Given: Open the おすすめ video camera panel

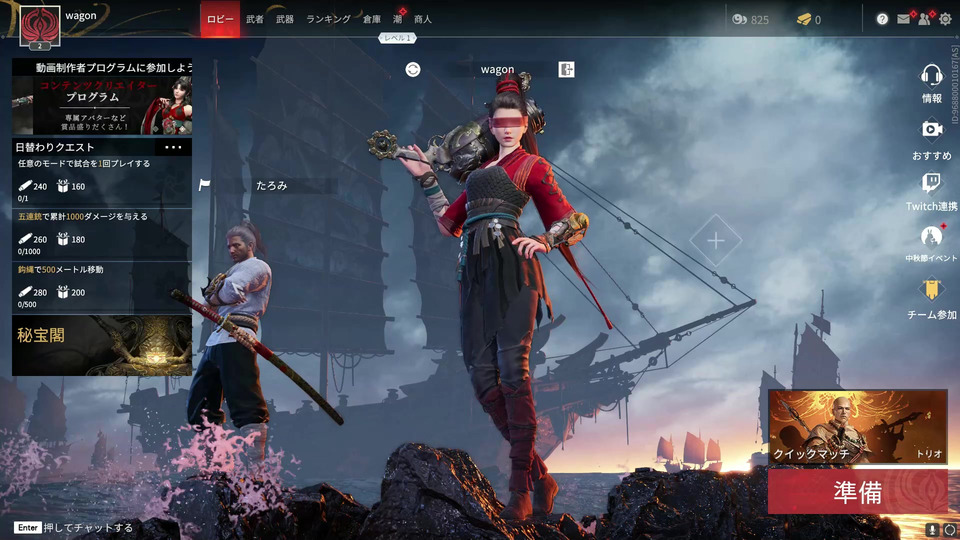Looking at the screenshot, I should (932, 137).
